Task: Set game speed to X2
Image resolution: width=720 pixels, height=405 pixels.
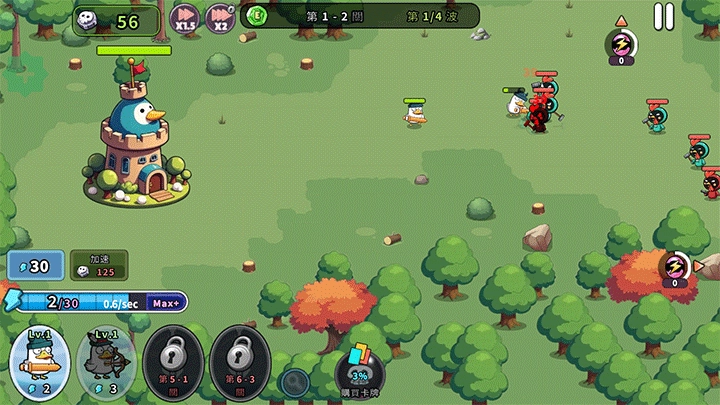Action: [220, 17]
